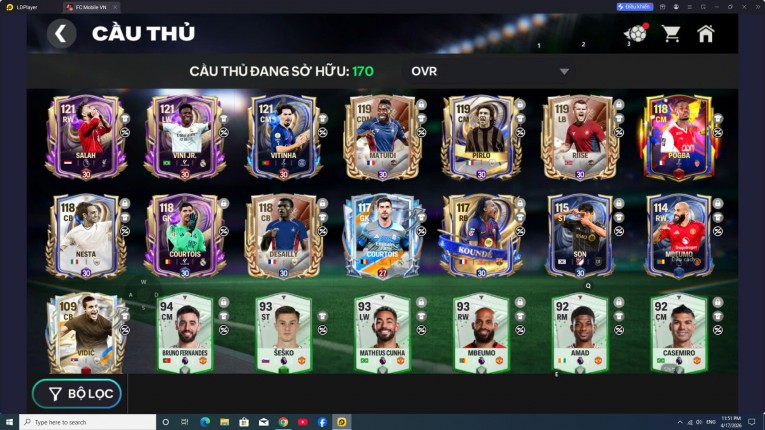Go back with the arrow button
The width and height of the screenshot is (765, 430).
pyautogui.click(x=61, y=34)
